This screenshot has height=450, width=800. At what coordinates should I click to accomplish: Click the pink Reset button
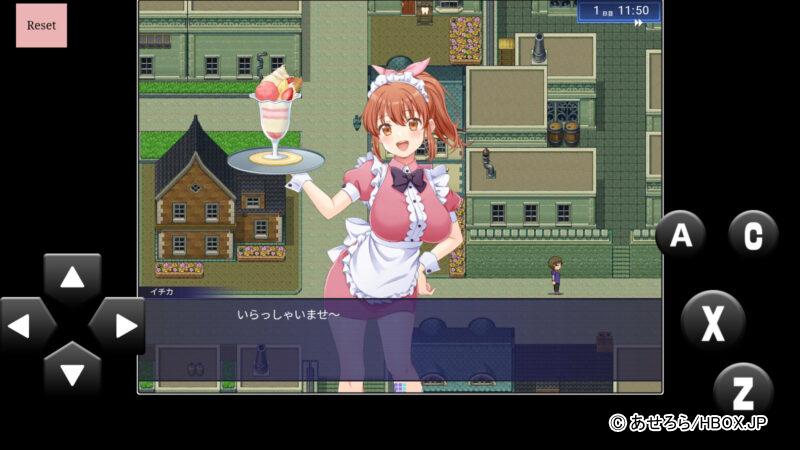click(x=41, y=25)
